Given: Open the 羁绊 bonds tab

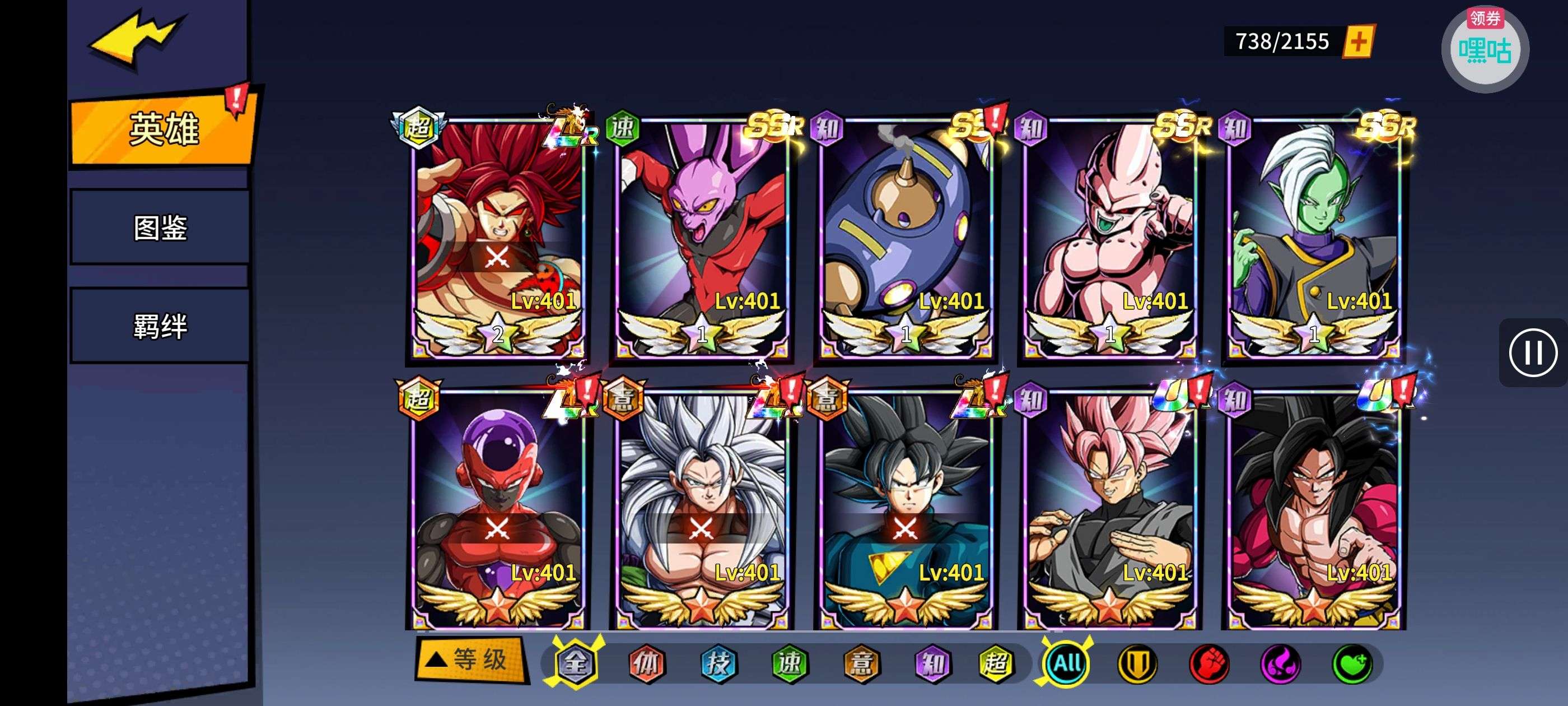Looking at the screenshot, I should (x=160, y=327).
